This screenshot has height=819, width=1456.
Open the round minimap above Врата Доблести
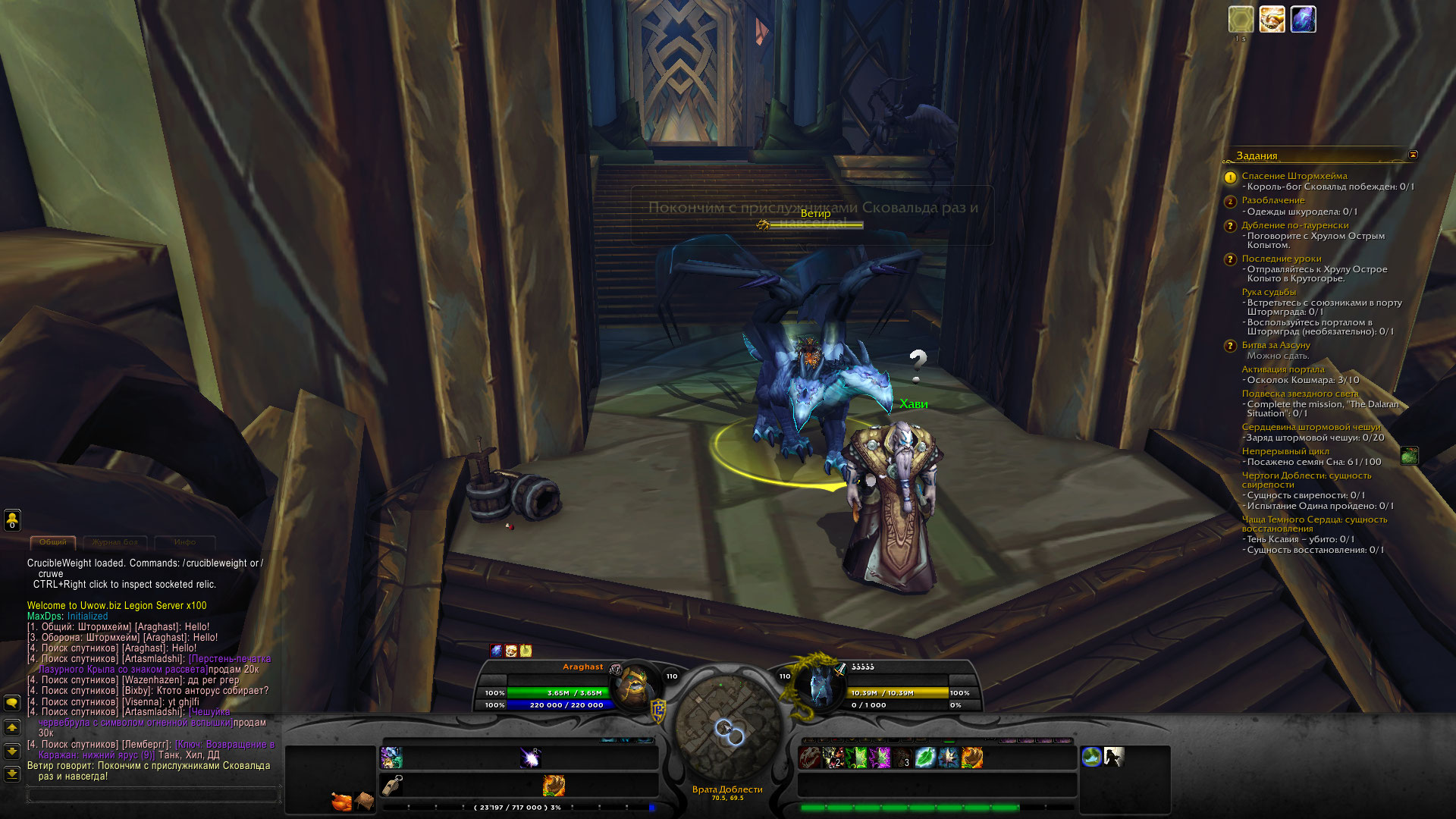(x=727, y=726)
